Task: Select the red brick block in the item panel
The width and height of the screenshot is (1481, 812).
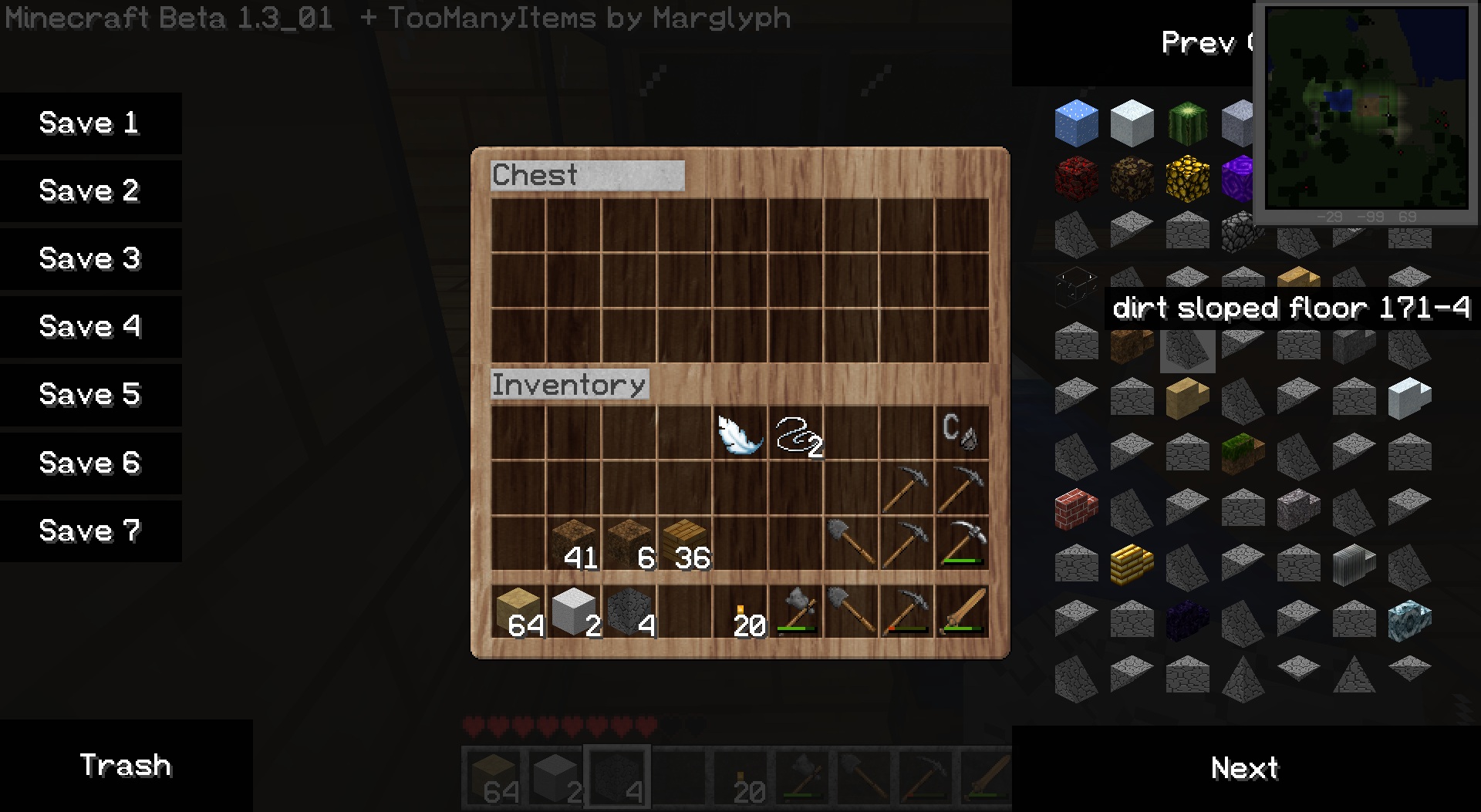Action: [x=1076, y=510]
